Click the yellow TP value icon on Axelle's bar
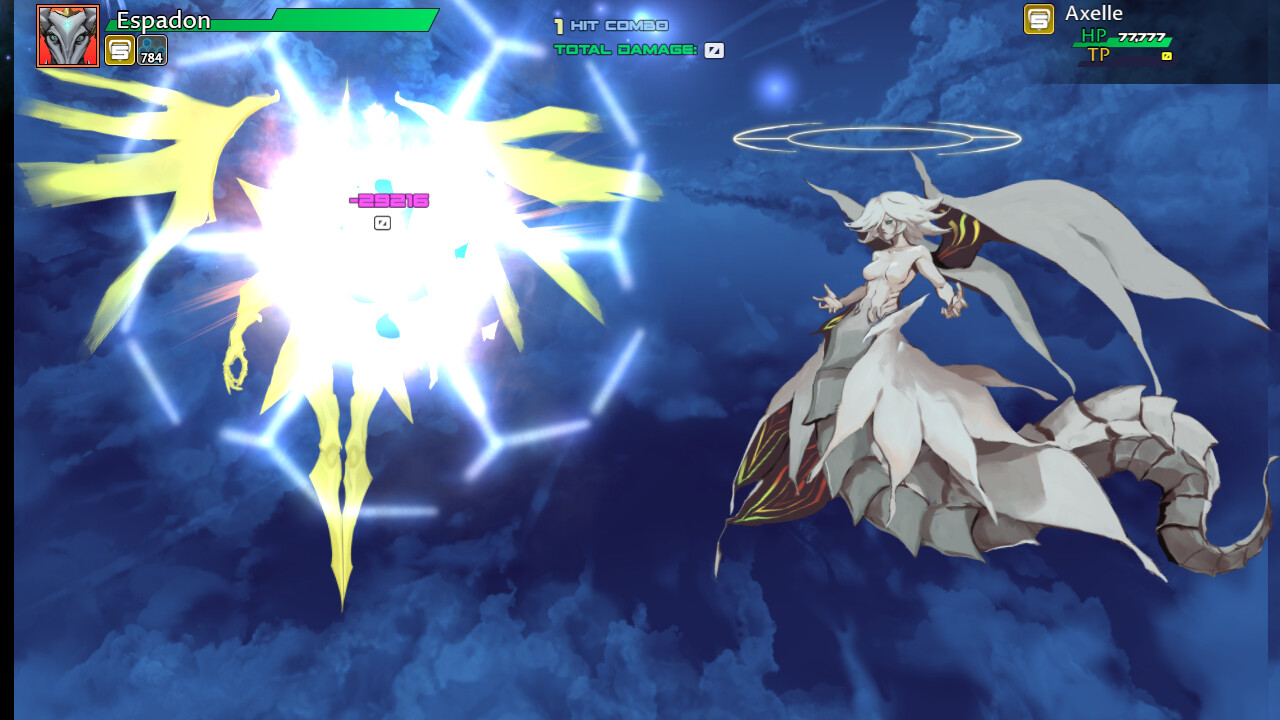 point(1167,55)
